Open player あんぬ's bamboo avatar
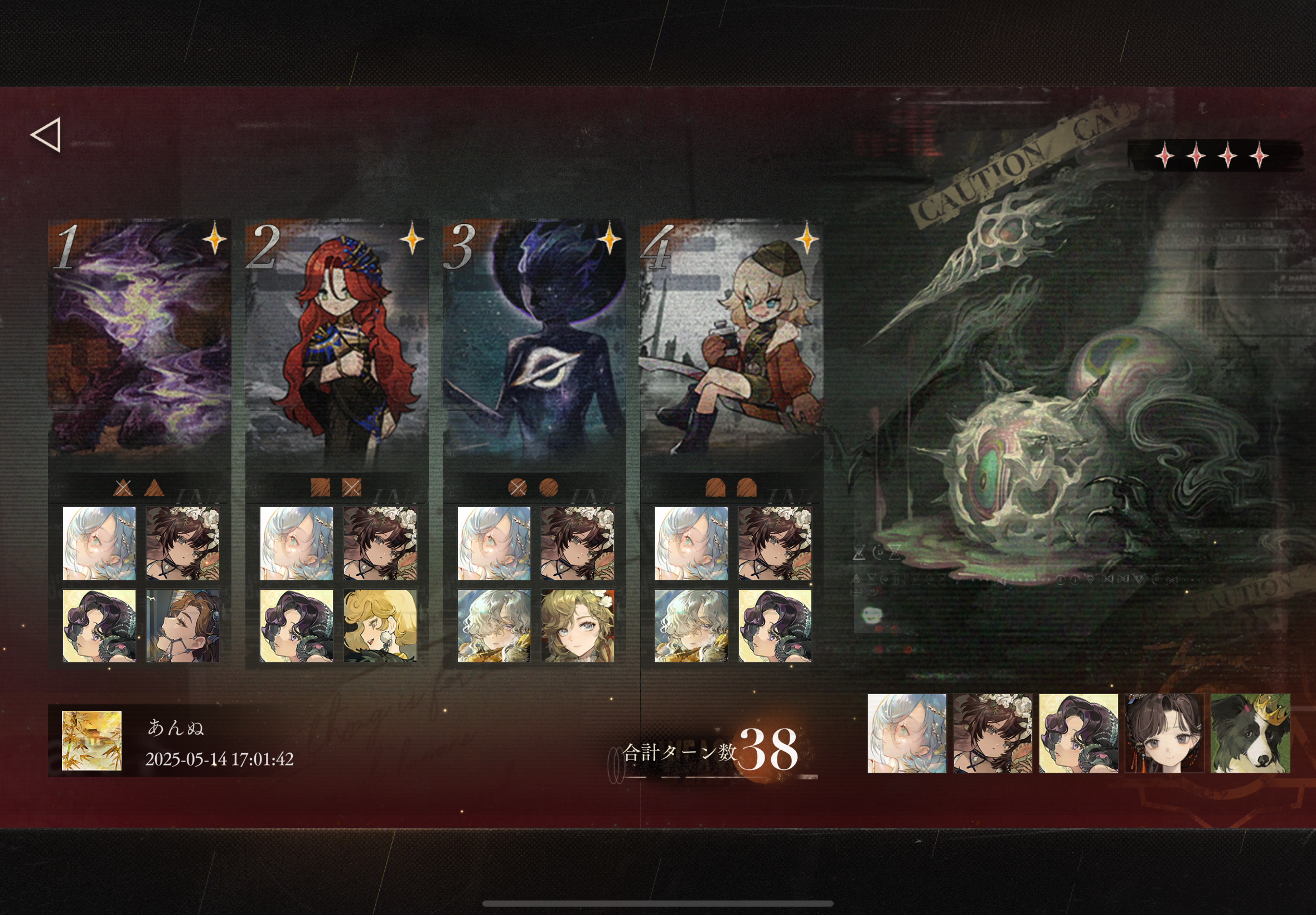Viewport: 1316px width, 915px height. pos(91,740)
